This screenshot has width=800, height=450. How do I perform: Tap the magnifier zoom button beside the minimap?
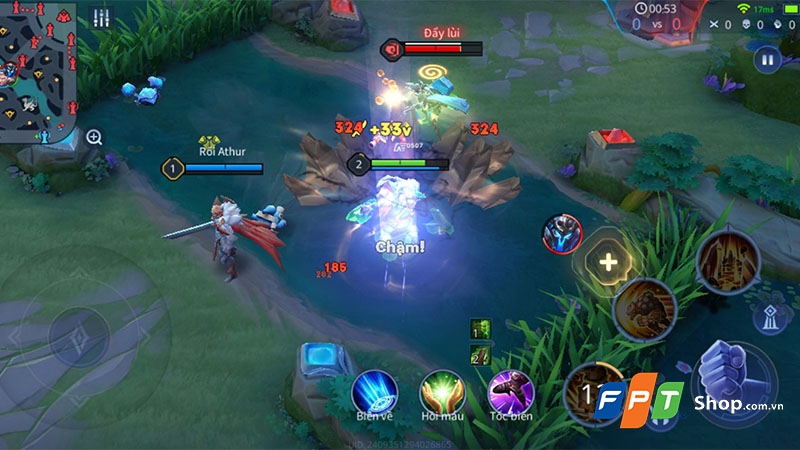tap(94, 137)
